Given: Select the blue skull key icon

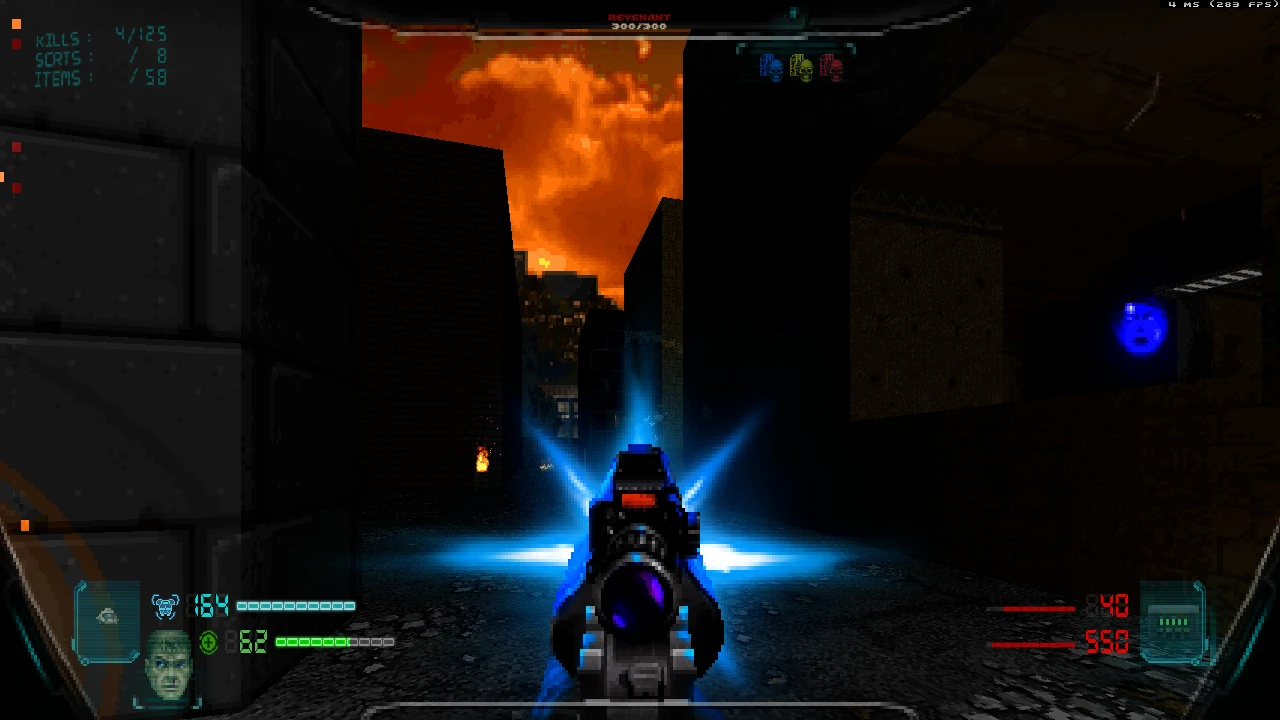Looking at the screenshot, I should tap(771, 67).
